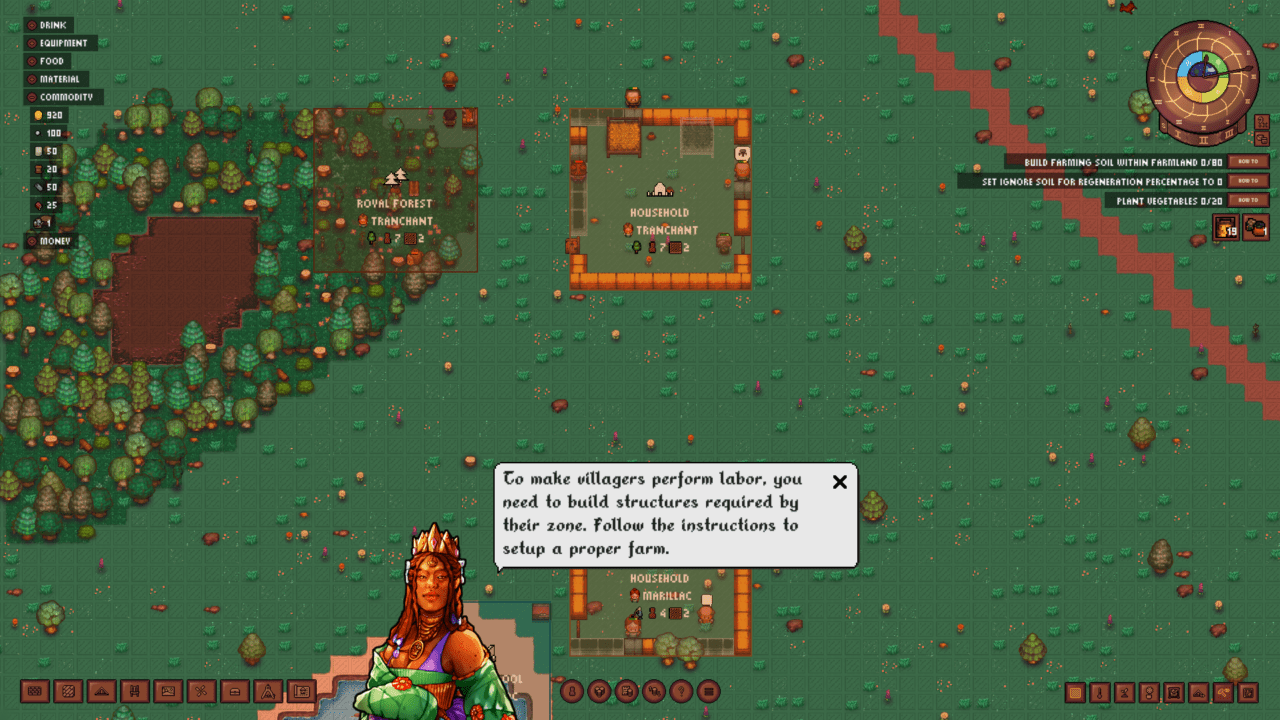This screenshot has width=1280, height=720.
Task: Click the round question mark help button
Action: point(682,691)
